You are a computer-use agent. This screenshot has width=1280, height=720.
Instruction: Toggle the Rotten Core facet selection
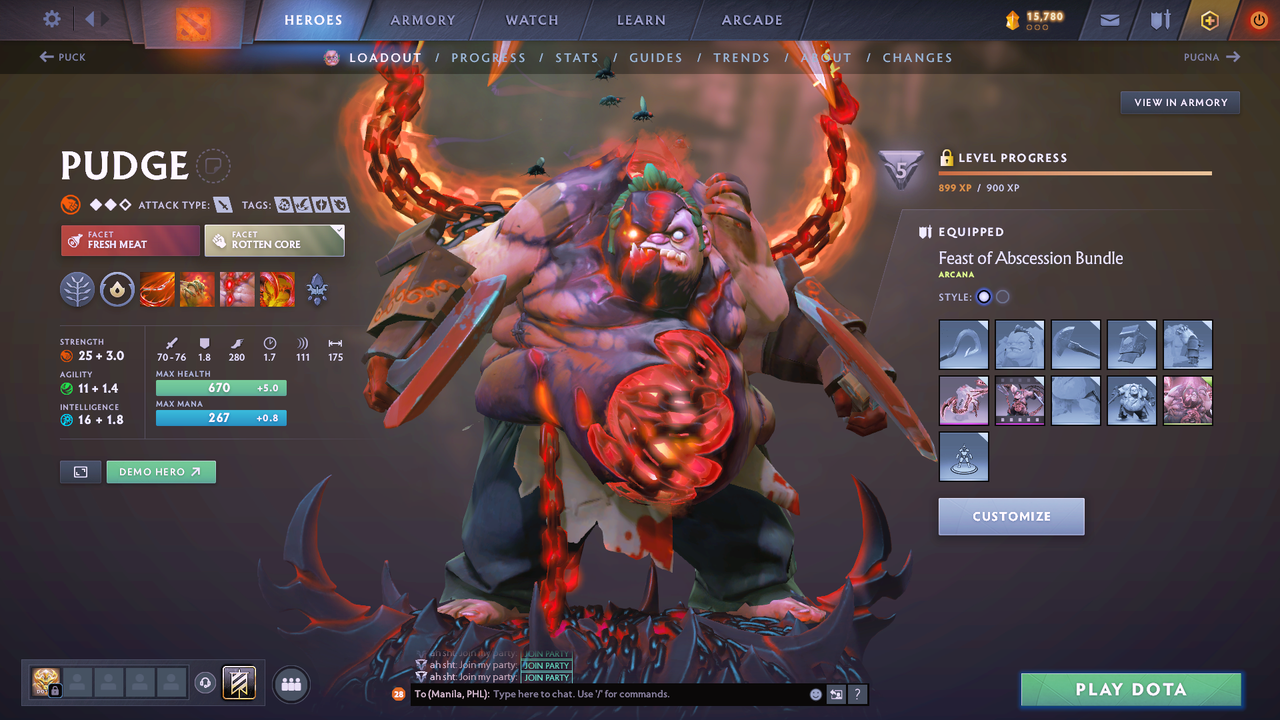pos(274,240)
